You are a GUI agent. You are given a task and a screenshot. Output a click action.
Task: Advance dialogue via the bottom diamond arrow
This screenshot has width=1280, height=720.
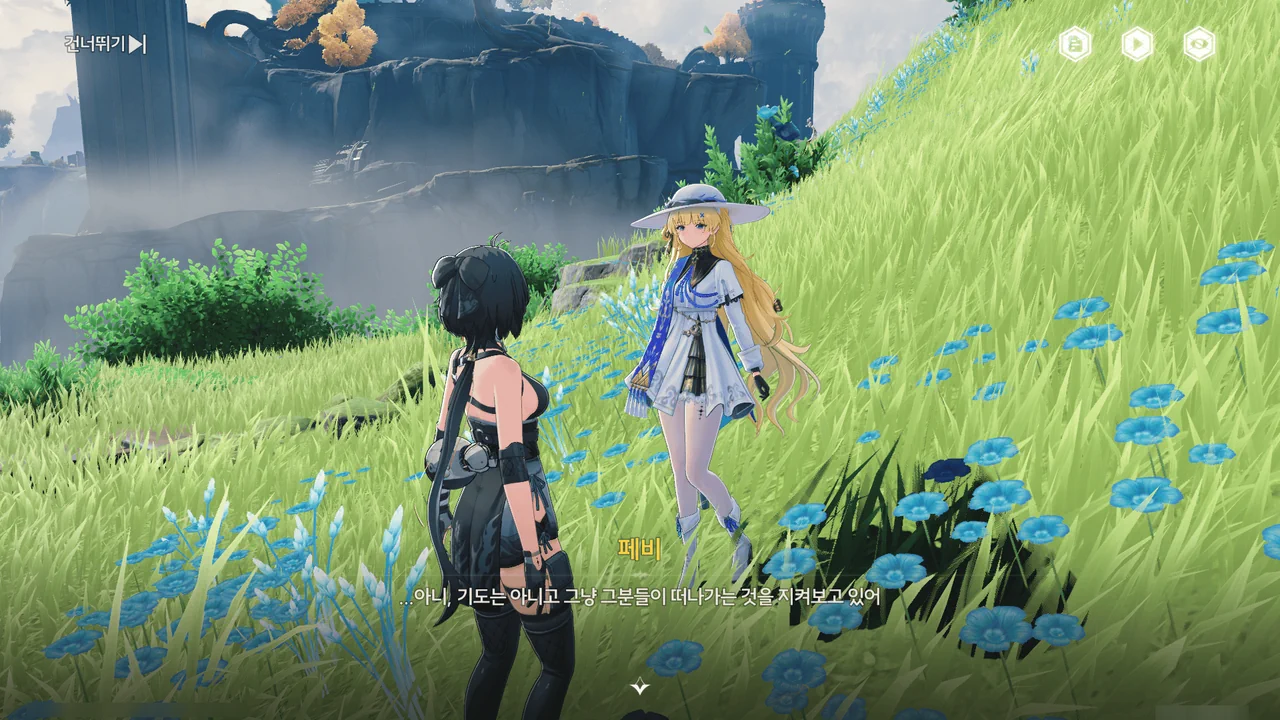[x=640, y=686]
